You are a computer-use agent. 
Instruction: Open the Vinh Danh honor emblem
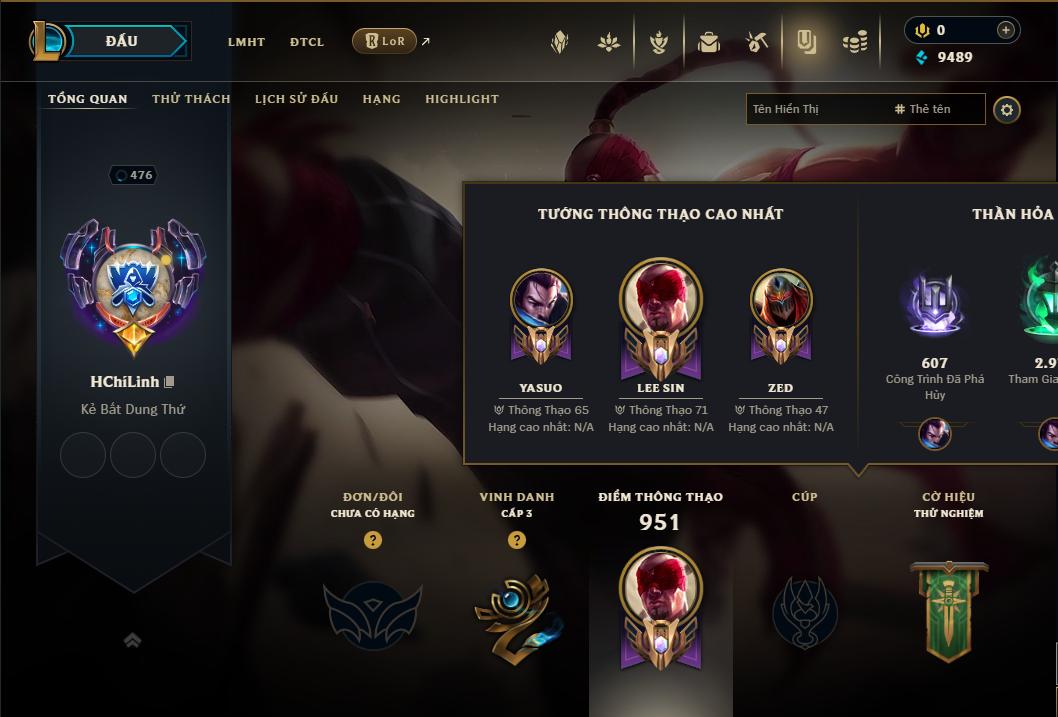tap(516, 612)
